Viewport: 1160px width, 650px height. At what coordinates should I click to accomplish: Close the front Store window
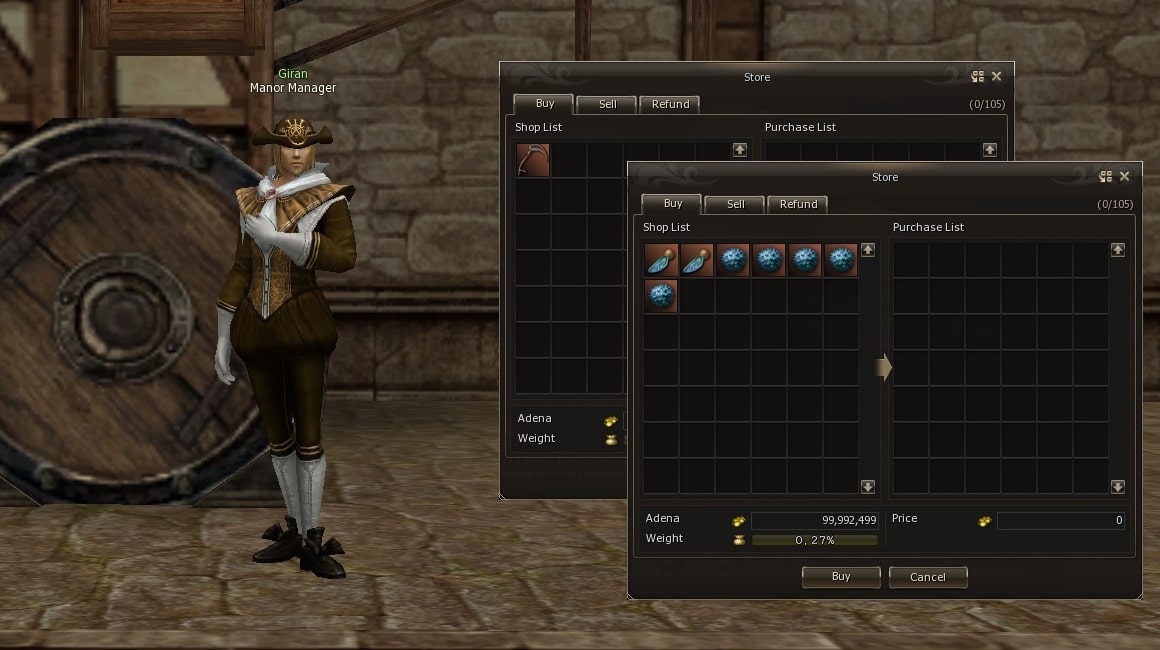coord(1124,177)
